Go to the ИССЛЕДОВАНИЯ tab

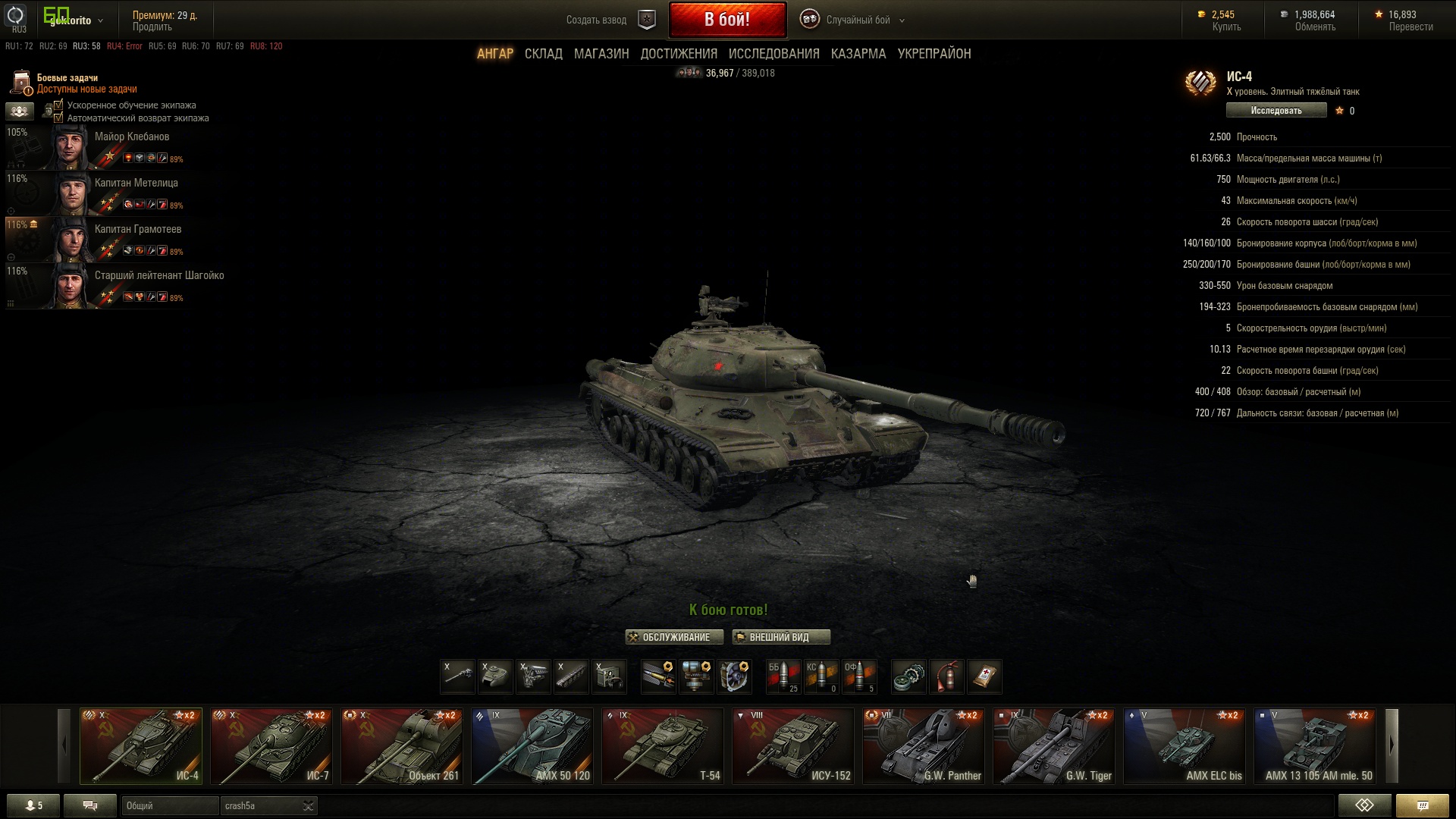773,54
